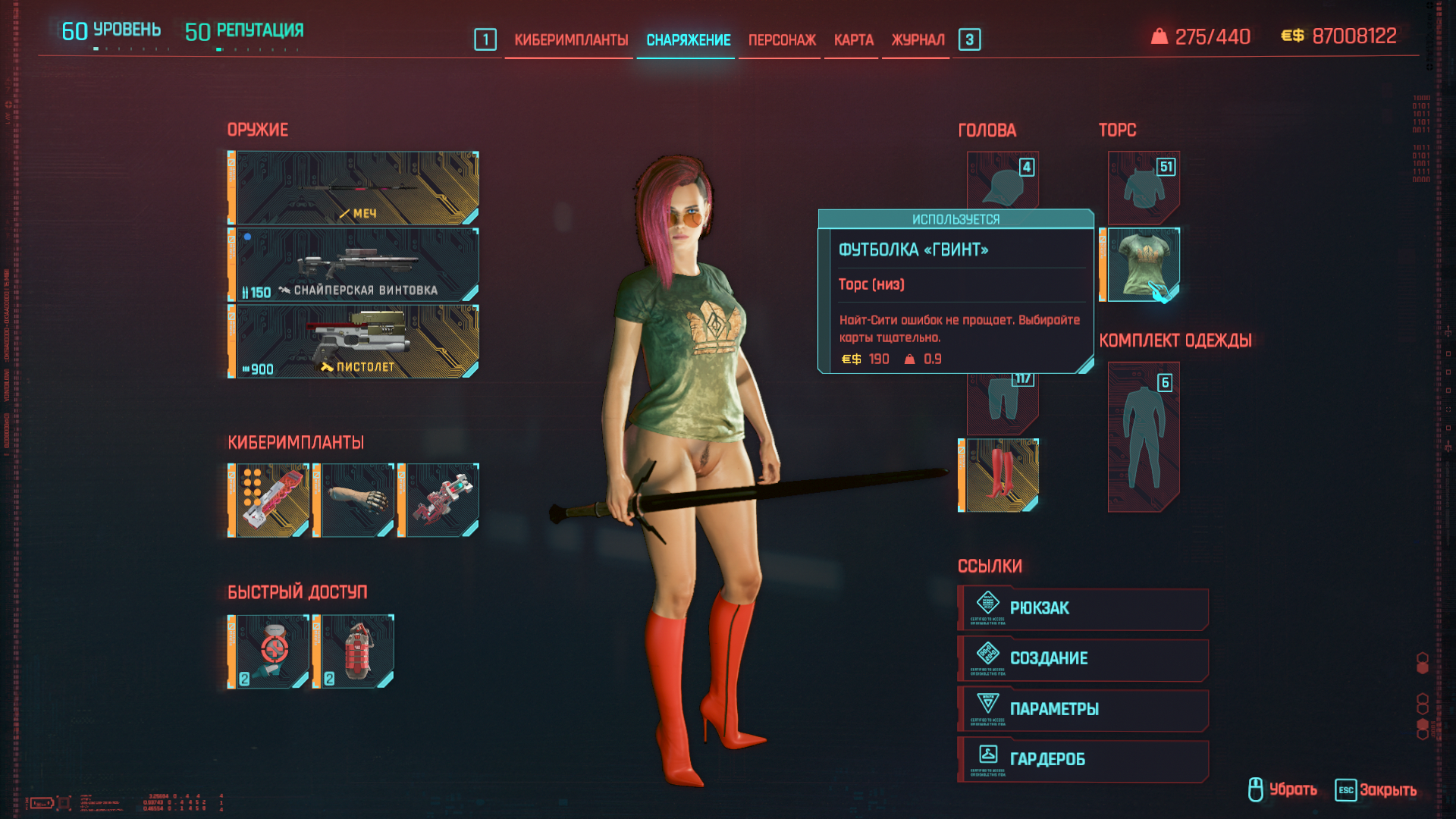Open the robotic arm cyberware slot
1456x819 pixels.
[x=358, y=500]
